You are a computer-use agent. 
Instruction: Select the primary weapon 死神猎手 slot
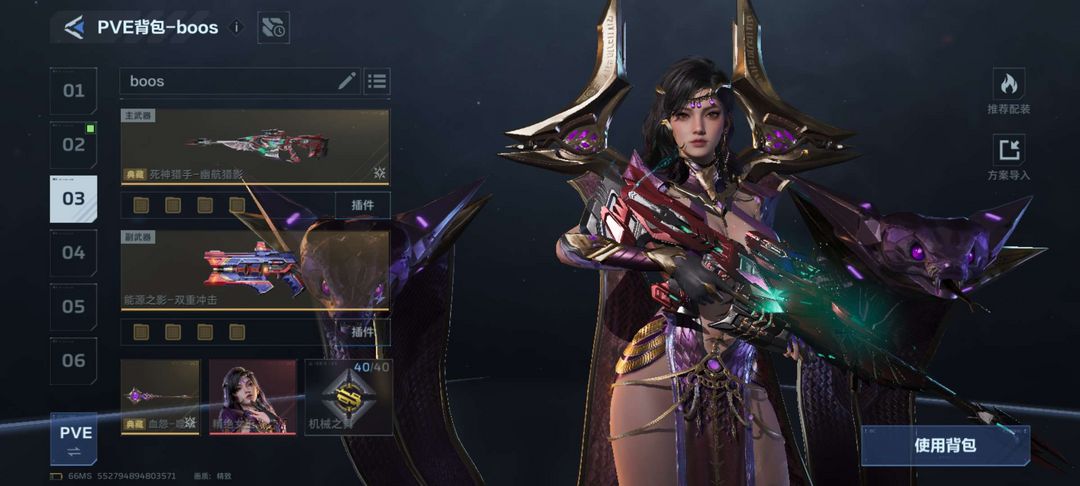[x=255, y=146]
